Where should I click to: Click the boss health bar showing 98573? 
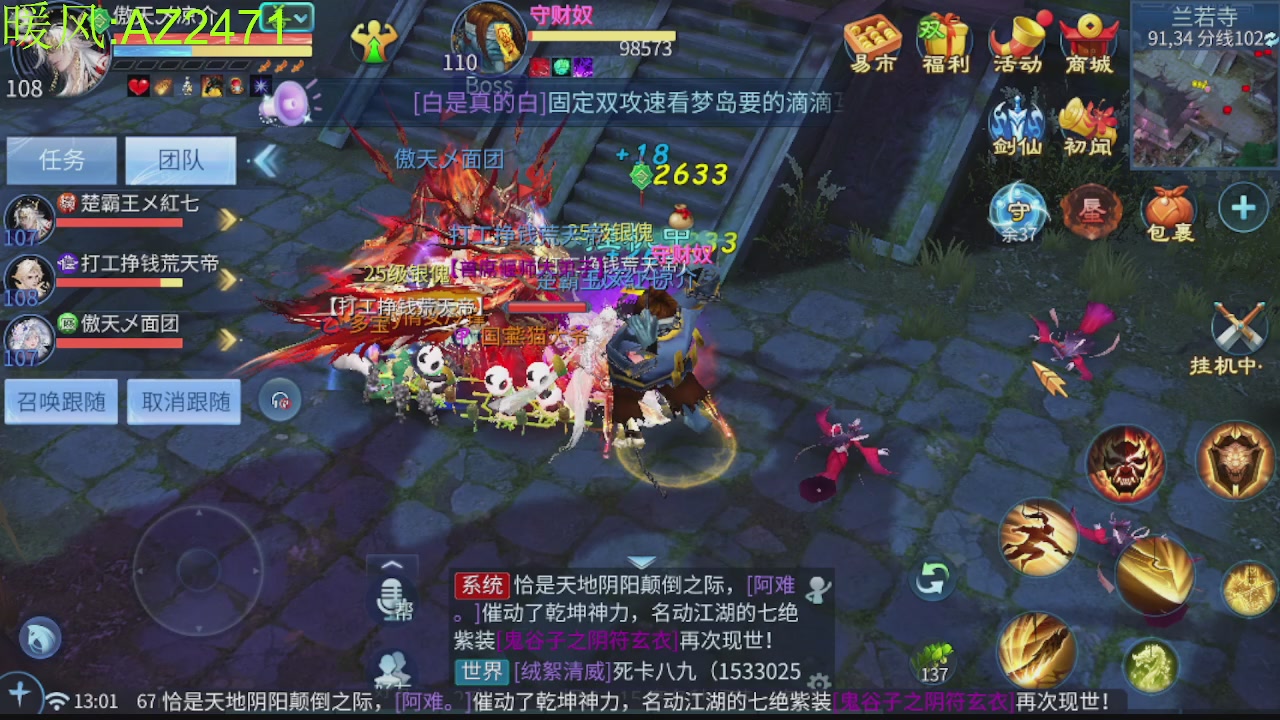coord(600,35)
